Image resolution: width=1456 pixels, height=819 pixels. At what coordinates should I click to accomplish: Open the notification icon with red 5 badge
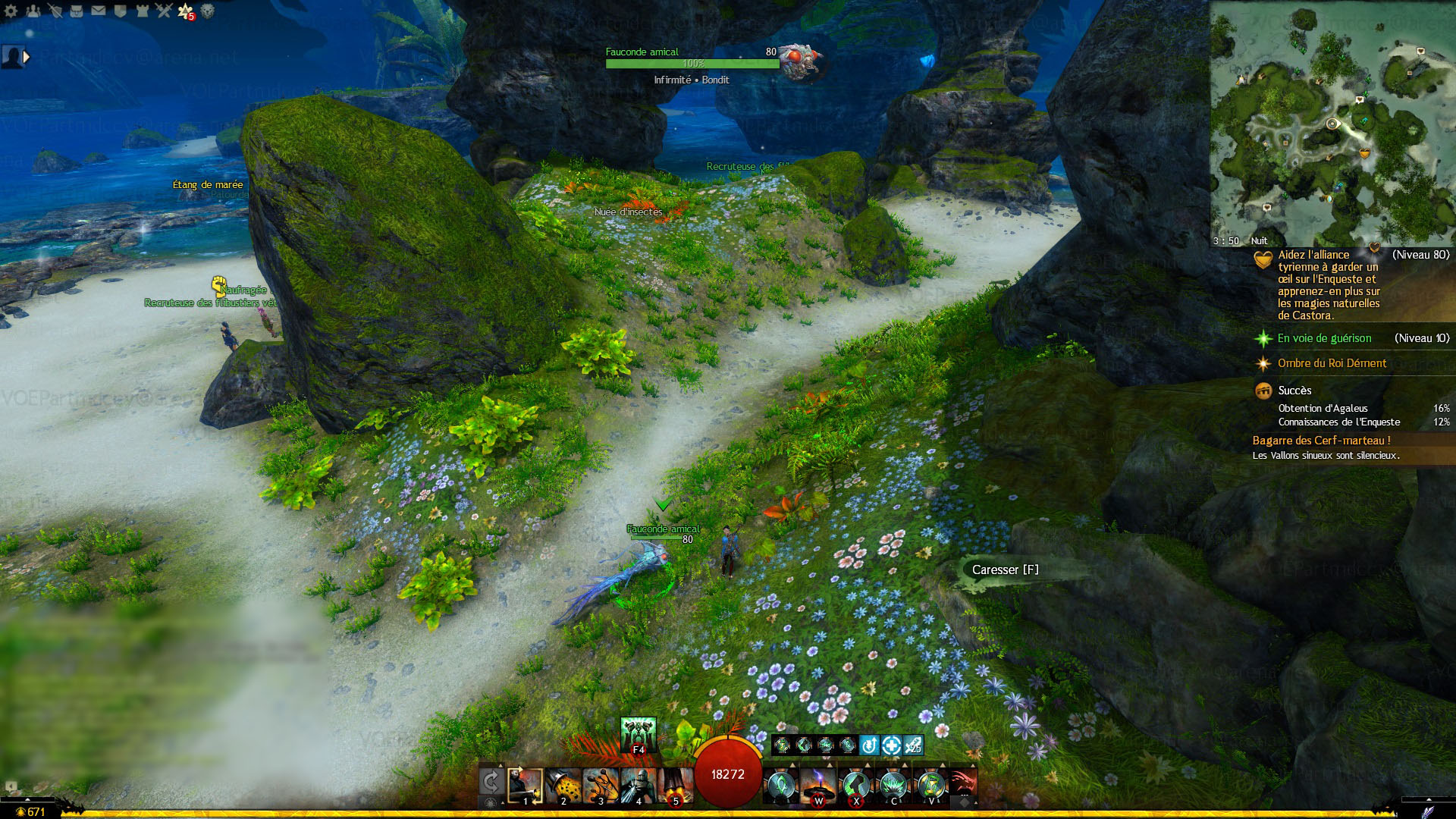pos(186,11)
